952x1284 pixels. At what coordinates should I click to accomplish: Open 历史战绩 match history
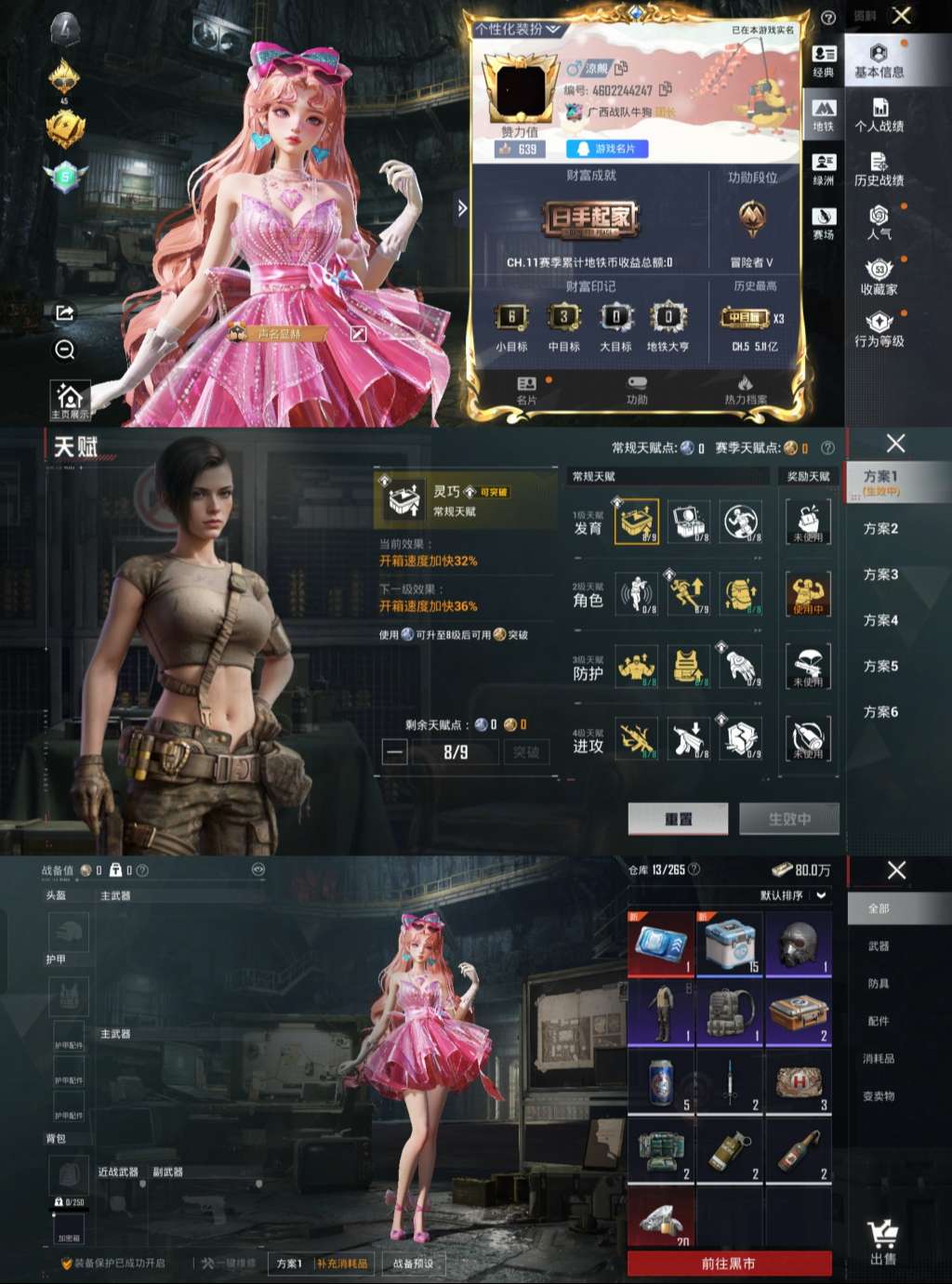pyautogui.click(x=879, y=169)
